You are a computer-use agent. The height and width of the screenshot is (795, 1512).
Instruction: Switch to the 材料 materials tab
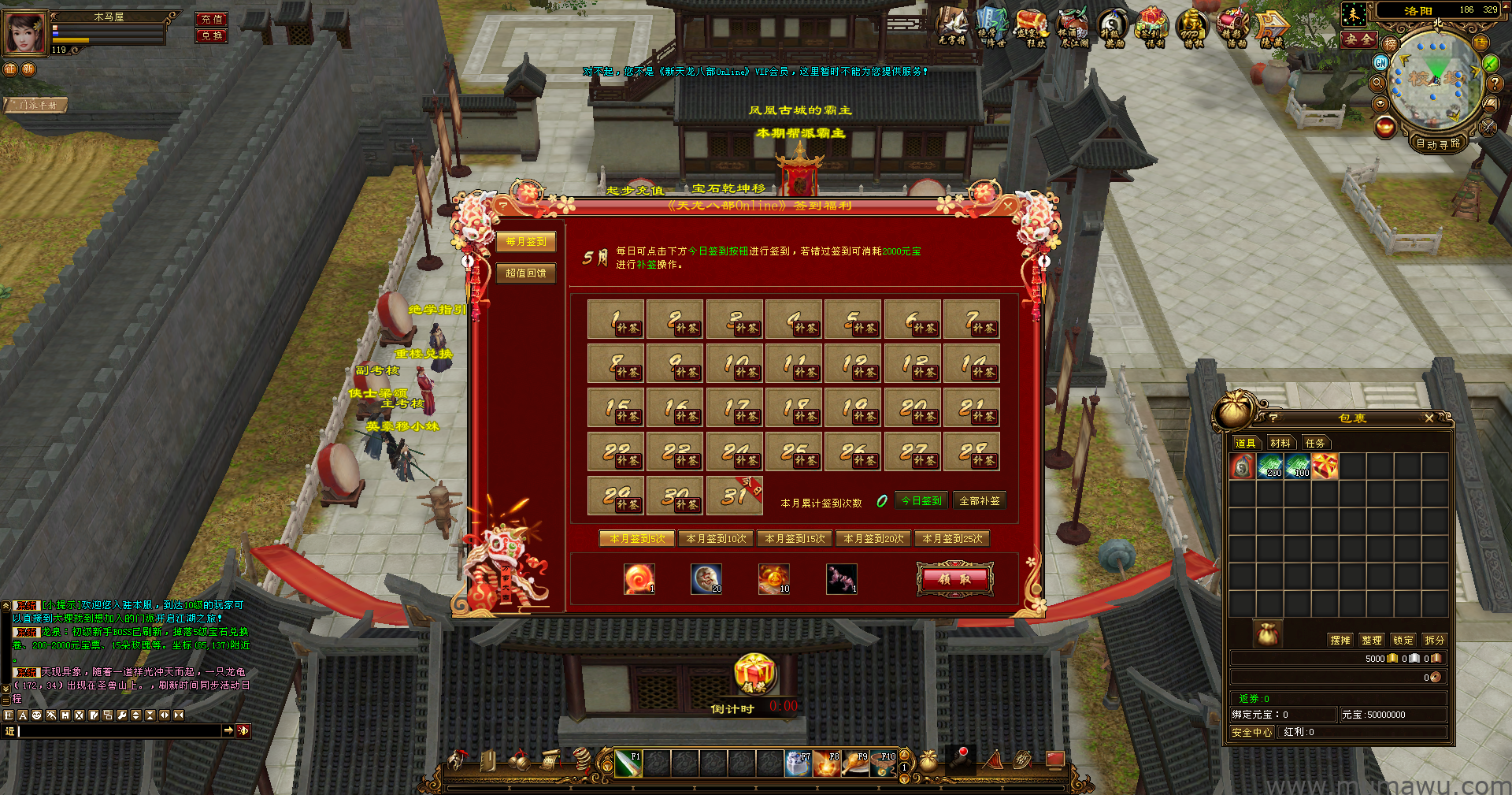pos(1280,444)
